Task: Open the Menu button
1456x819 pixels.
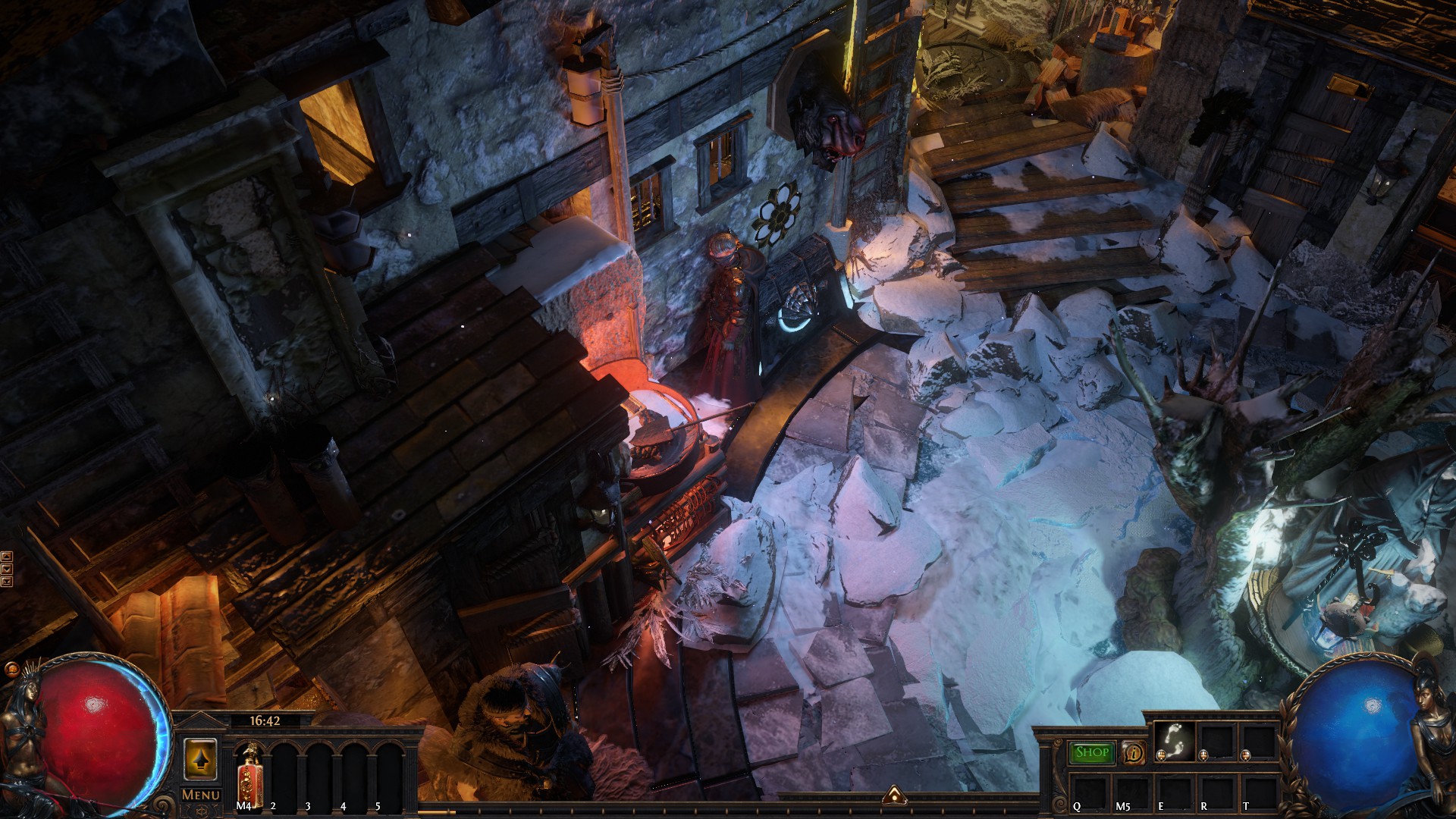Action: (201, 795)
